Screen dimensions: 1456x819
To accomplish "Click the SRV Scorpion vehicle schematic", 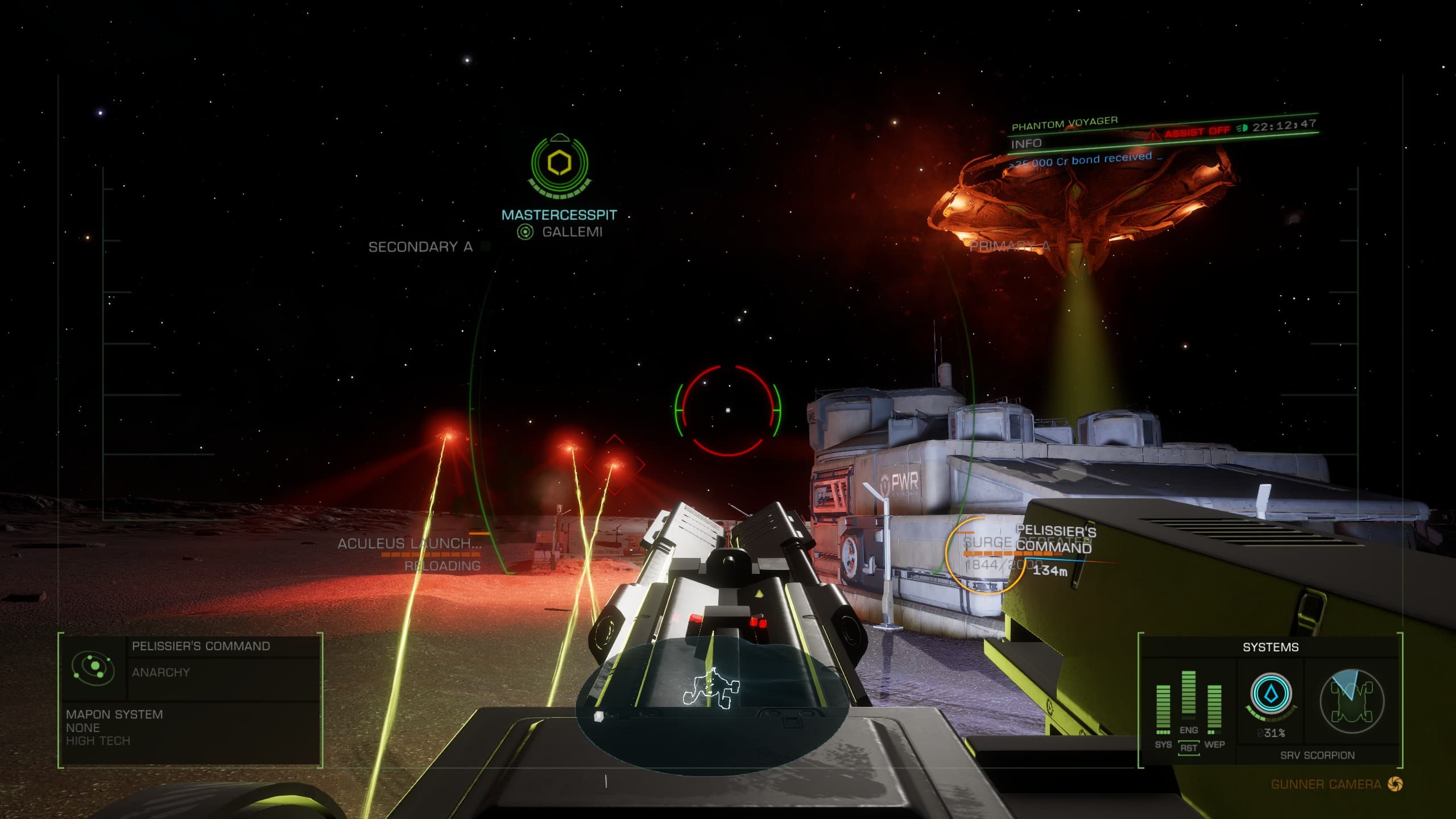I will (x=1352, y=700).
